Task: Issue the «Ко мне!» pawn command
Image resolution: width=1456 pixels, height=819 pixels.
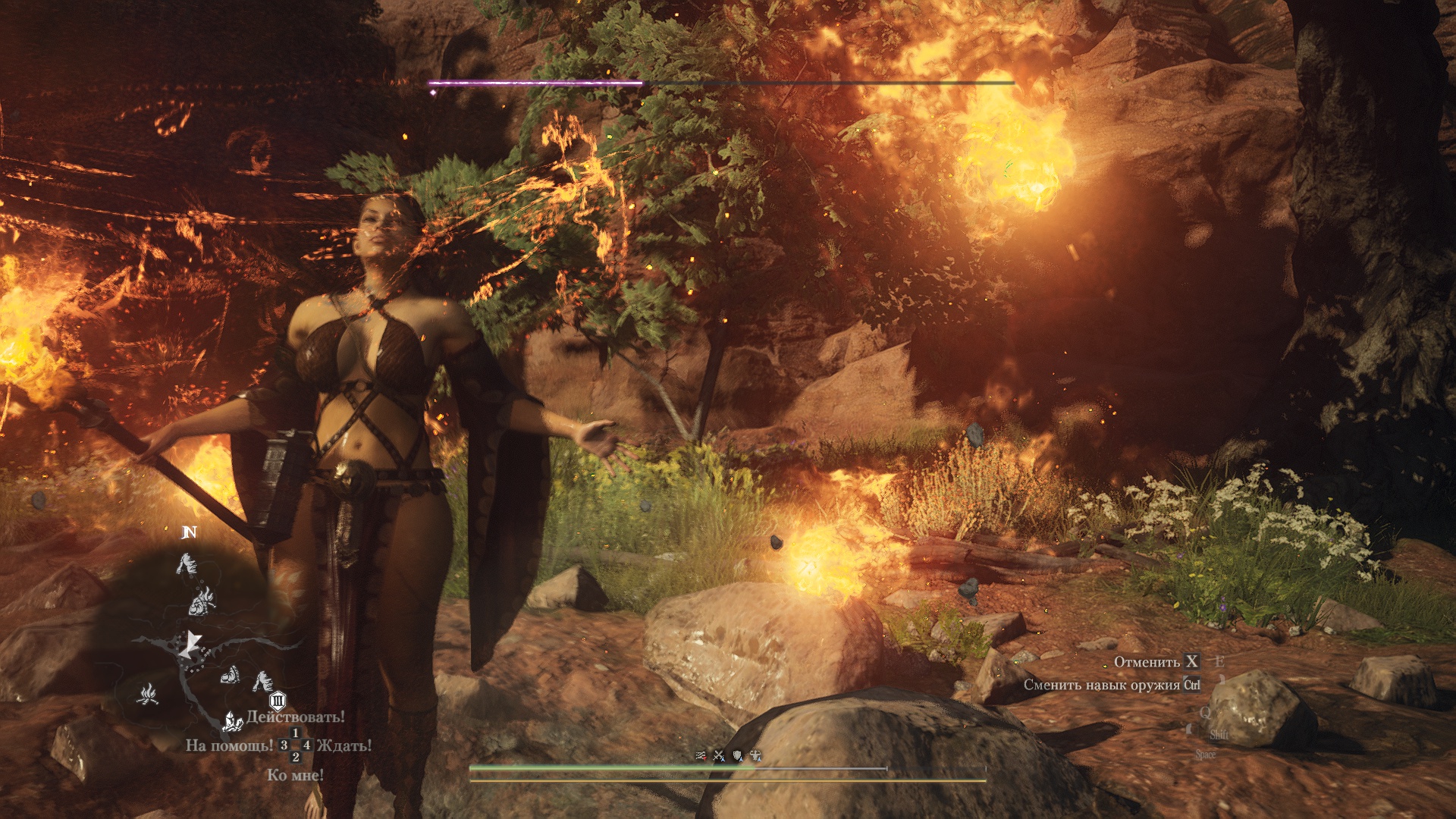Action: tap(295, 775)
